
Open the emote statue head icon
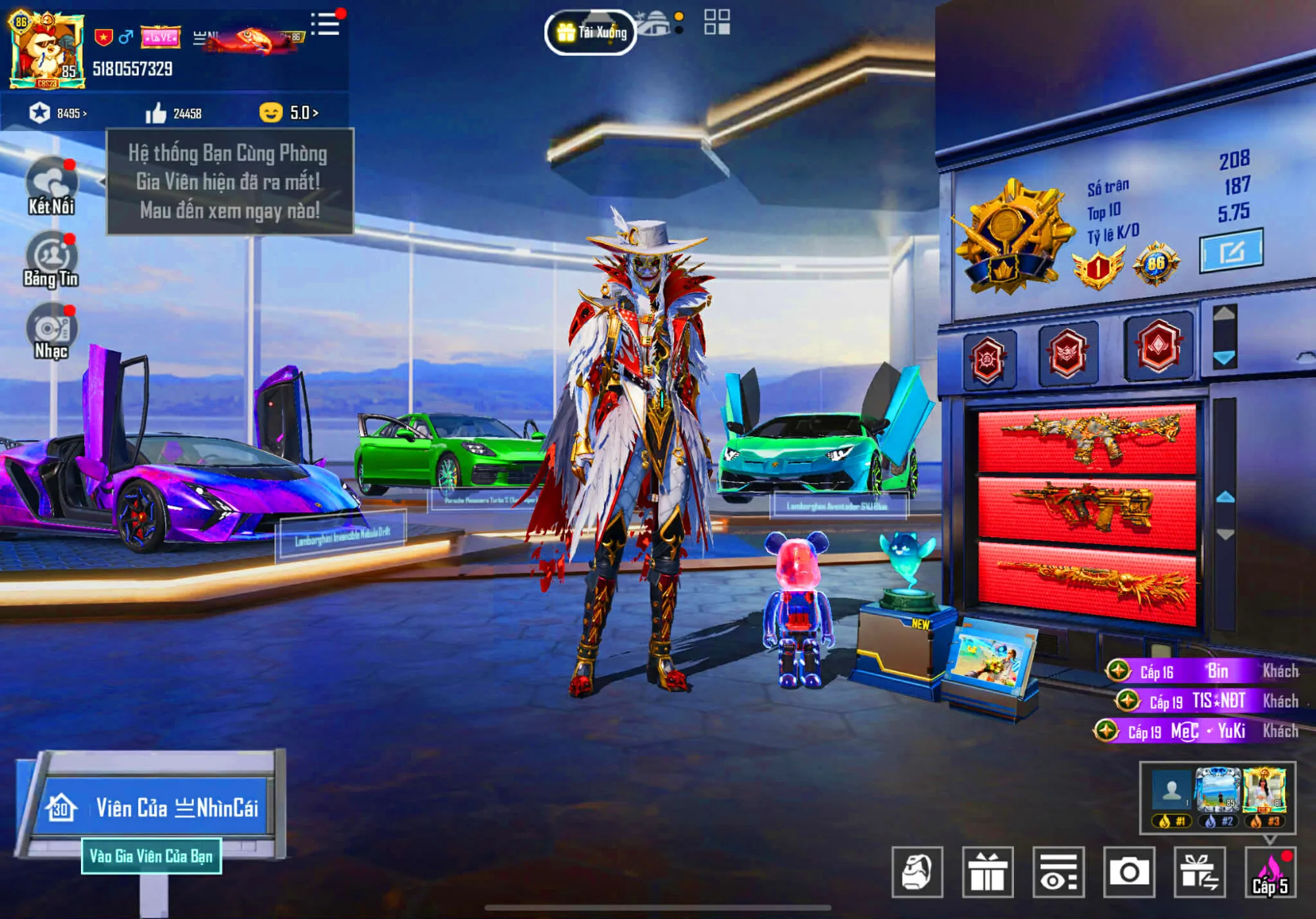point(917,872)
